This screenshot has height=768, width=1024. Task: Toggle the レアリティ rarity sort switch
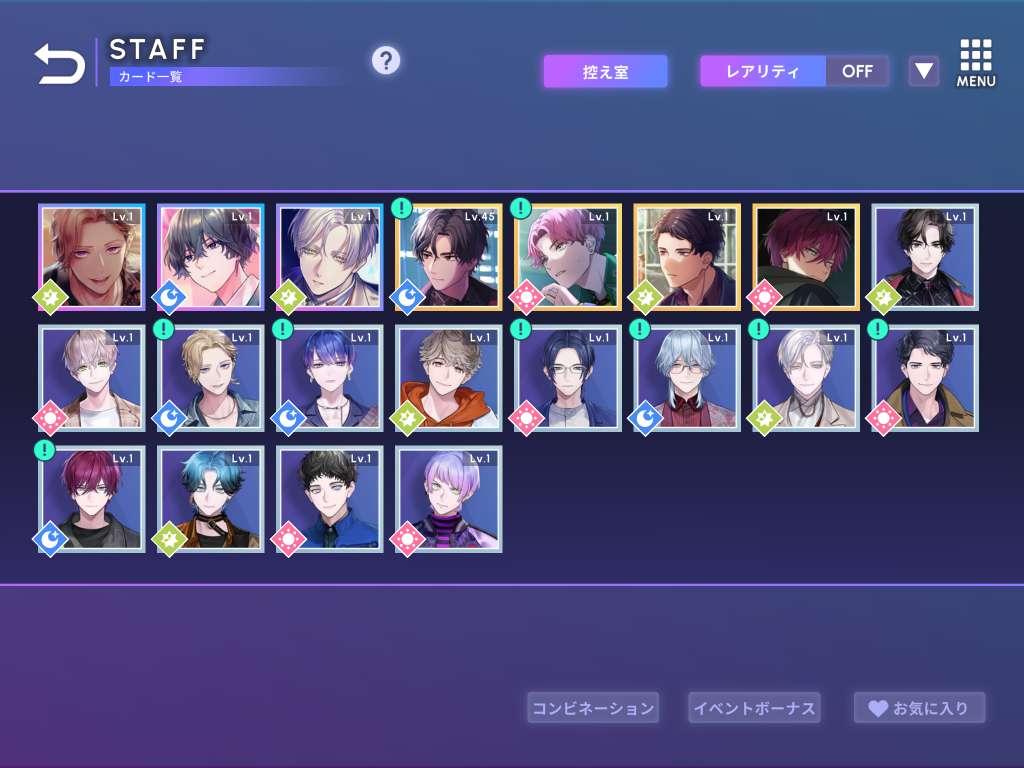coord(794,71)
